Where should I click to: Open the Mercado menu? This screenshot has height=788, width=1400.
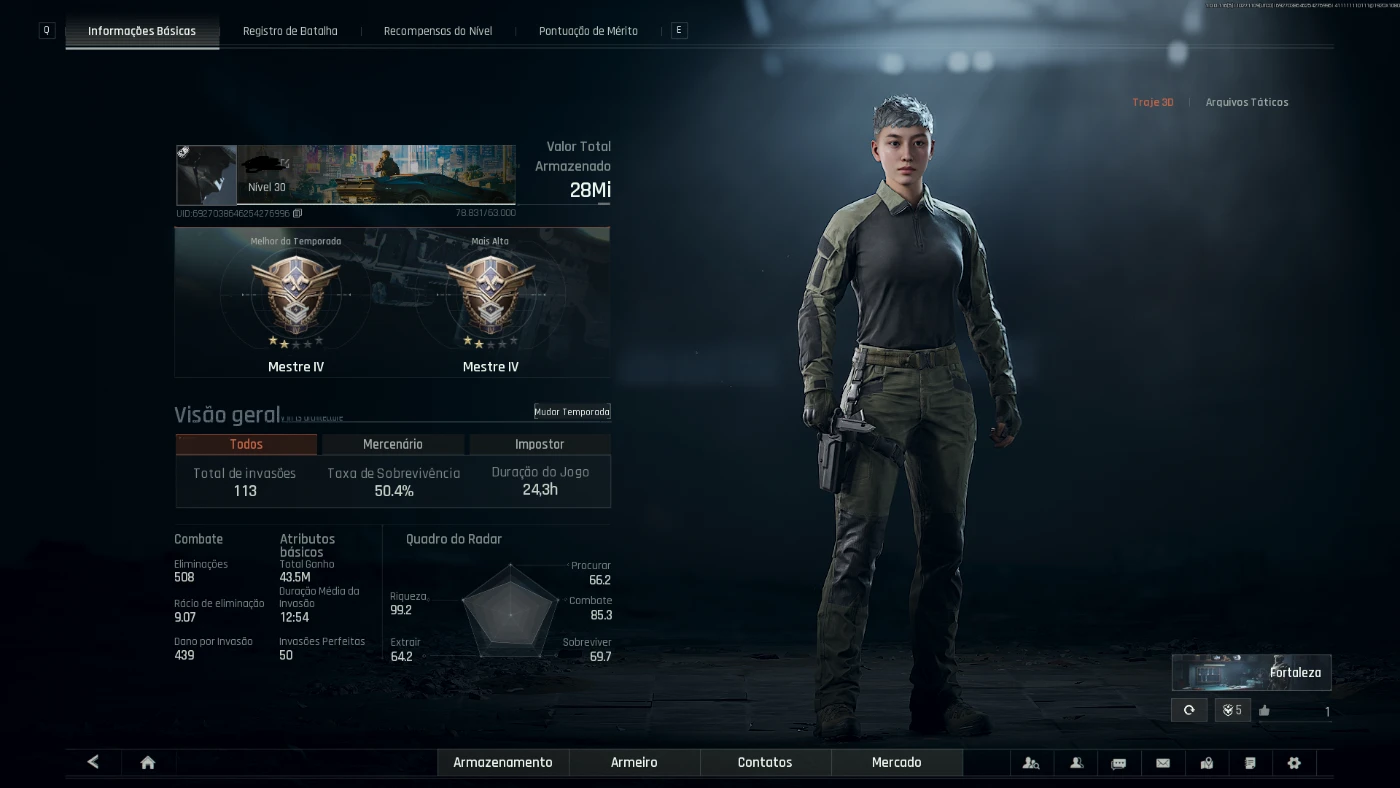[896, 763]
